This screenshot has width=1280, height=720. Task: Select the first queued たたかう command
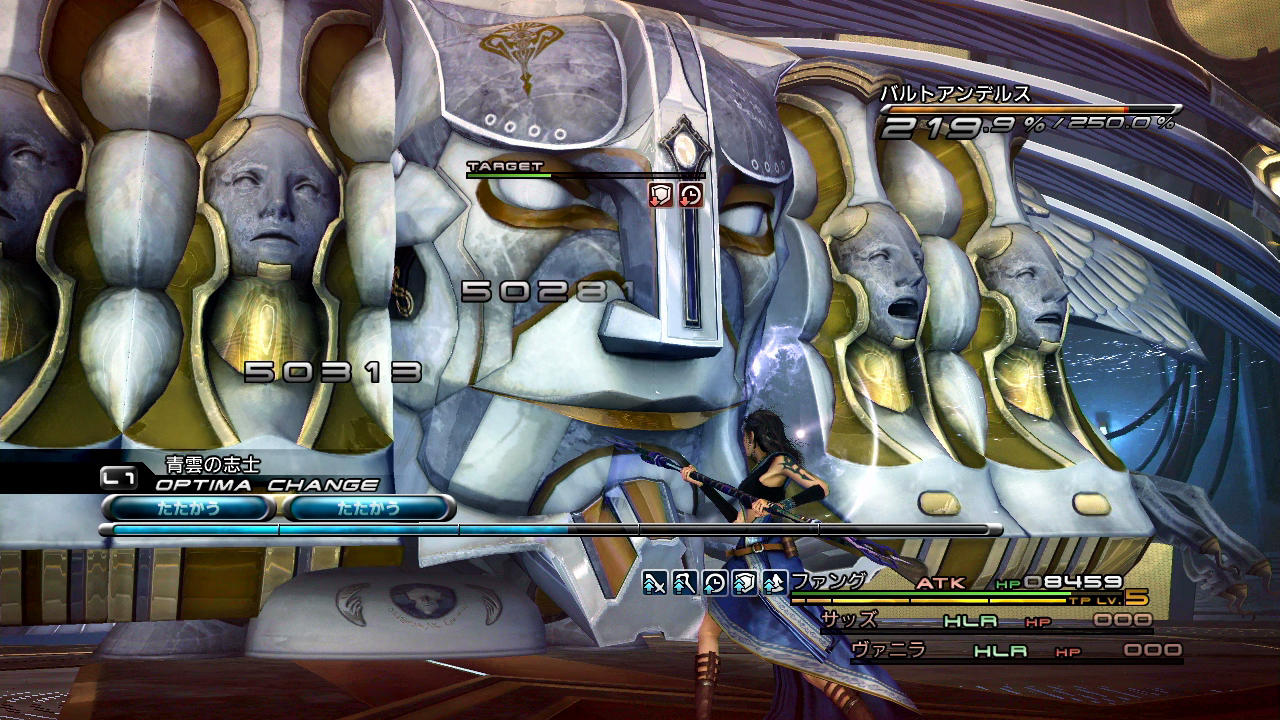pos(188,508)
